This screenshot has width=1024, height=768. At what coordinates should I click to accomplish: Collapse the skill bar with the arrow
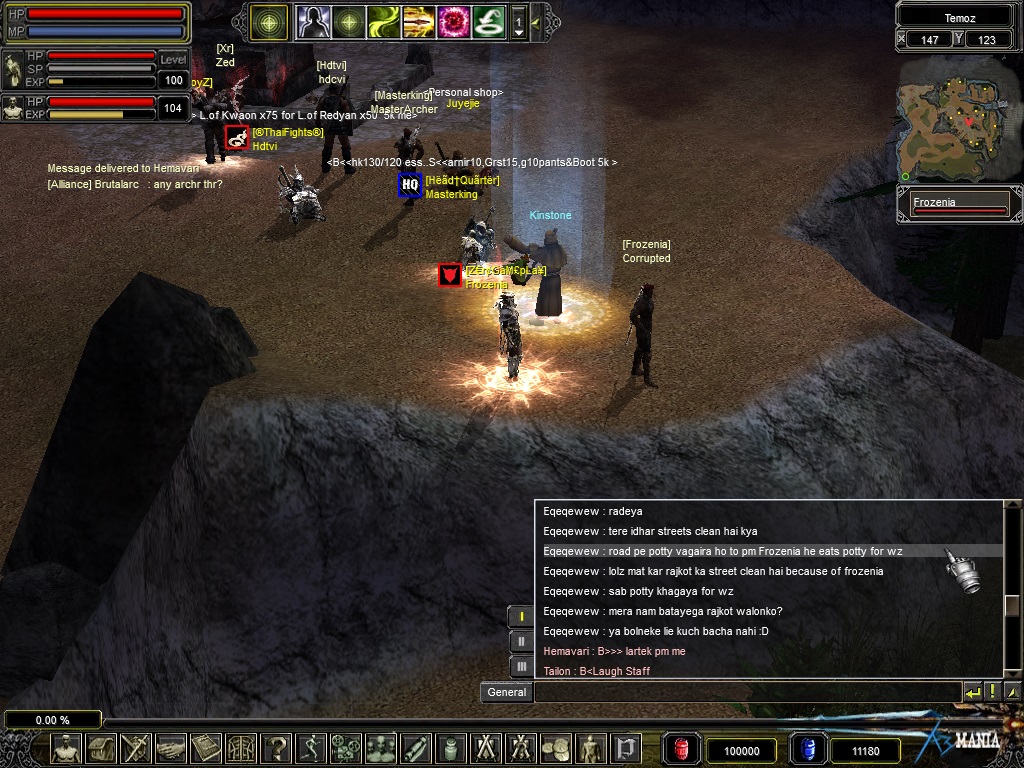536,21
